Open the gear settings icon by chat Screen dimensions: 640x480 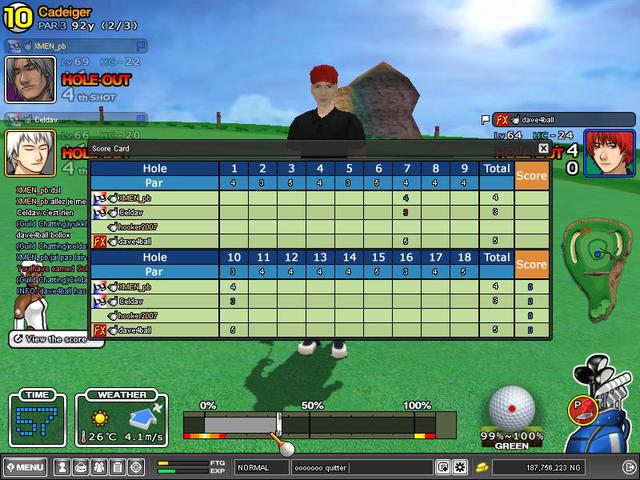(460, 467)
